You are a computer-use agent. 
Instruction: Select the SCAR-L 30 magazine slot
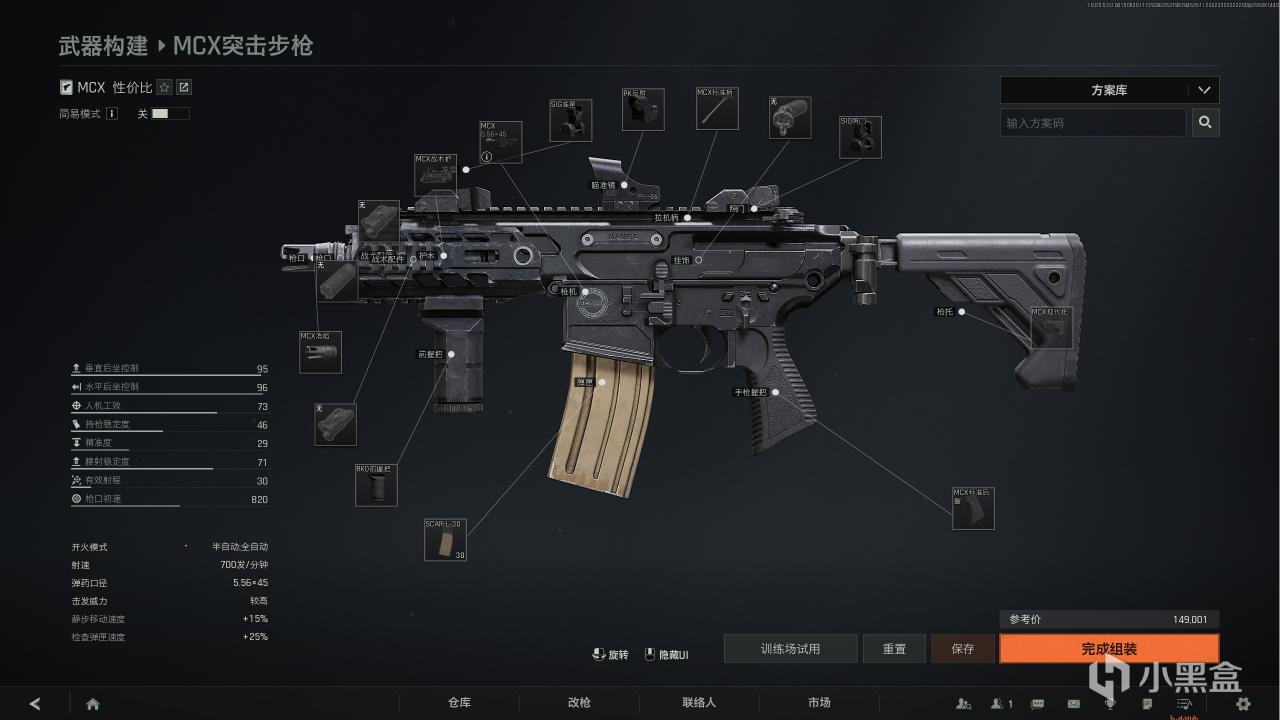click(x=445, y=540)
